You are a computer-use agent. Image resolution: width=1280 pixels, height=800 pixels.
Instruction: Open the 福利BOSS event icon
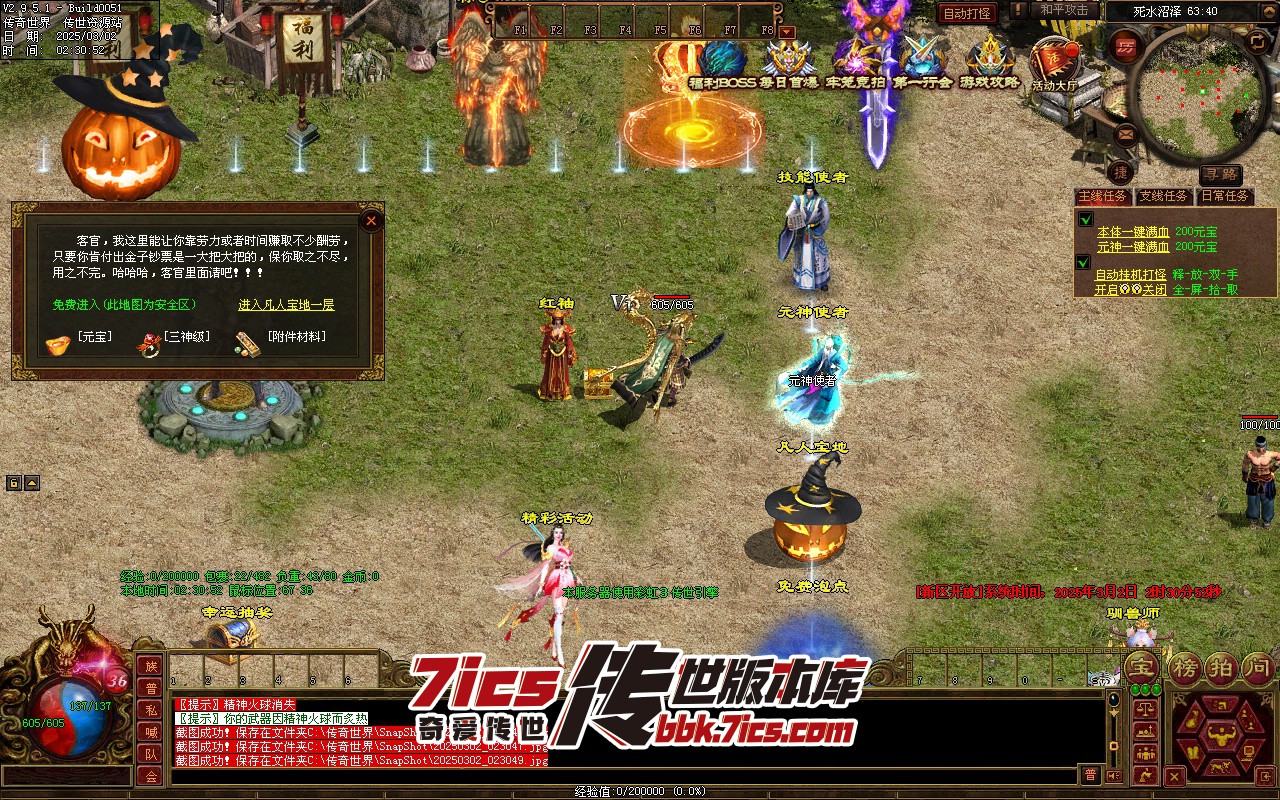(722, 60)
